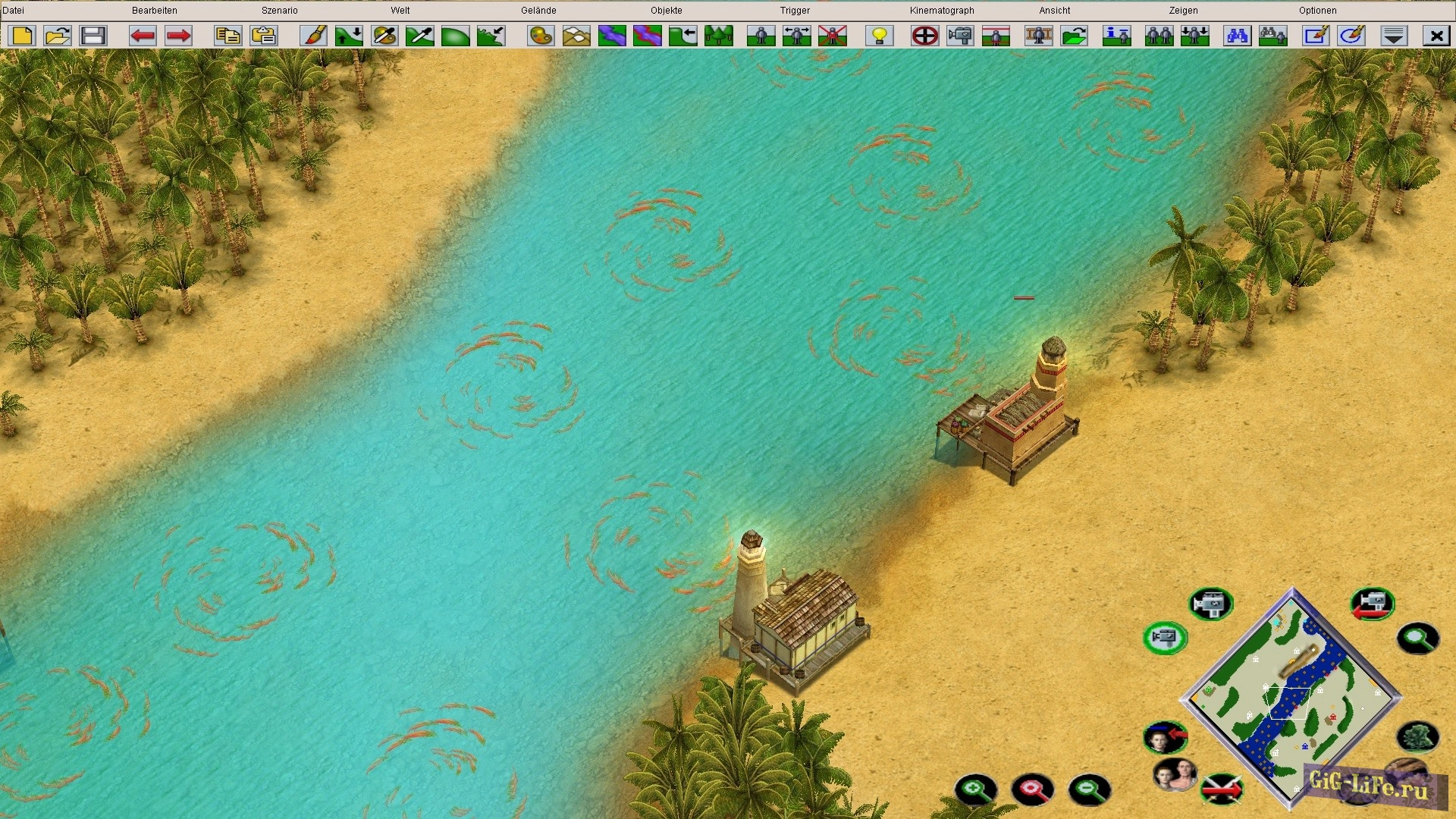Reset zoom with the red magnifier button
This screenshot has height=819, width=1456.
coord(1032,790)
